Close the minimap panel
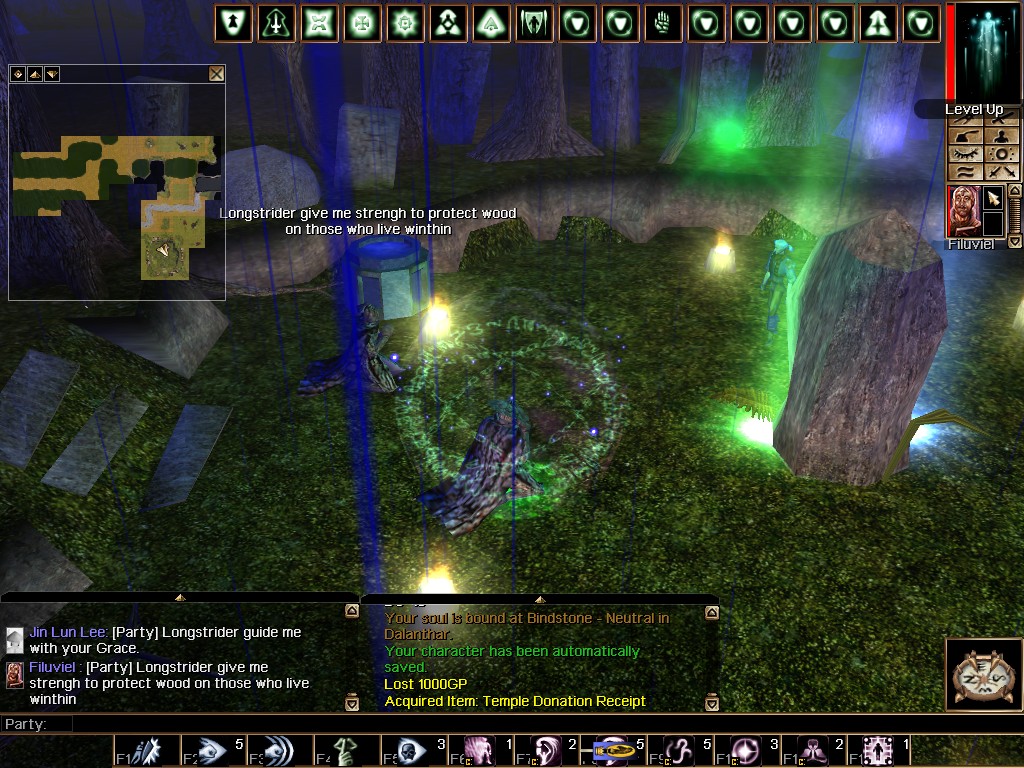The width and height of the screenshot is (1024, 768). click(x=216, y=74)
